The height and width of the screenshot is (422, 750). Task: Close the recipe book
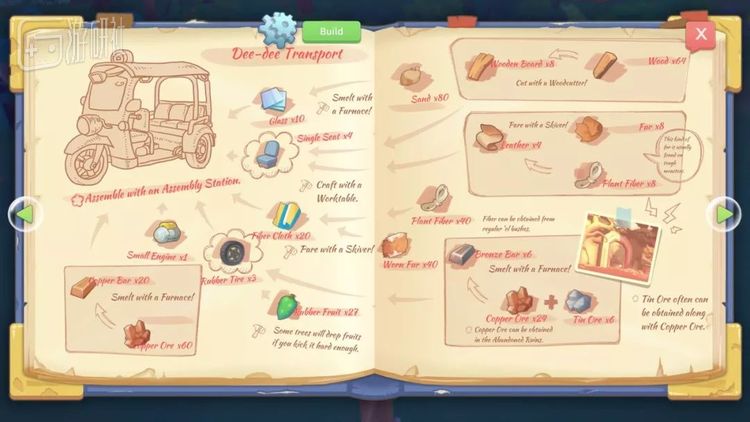point(701,34)
